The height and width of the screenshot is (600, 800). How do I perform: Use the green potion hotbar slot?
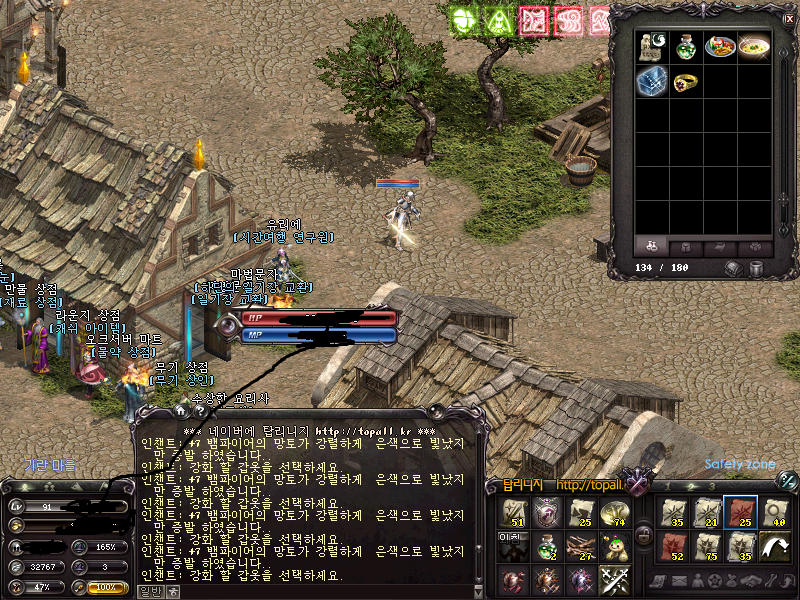pos(546,547)
